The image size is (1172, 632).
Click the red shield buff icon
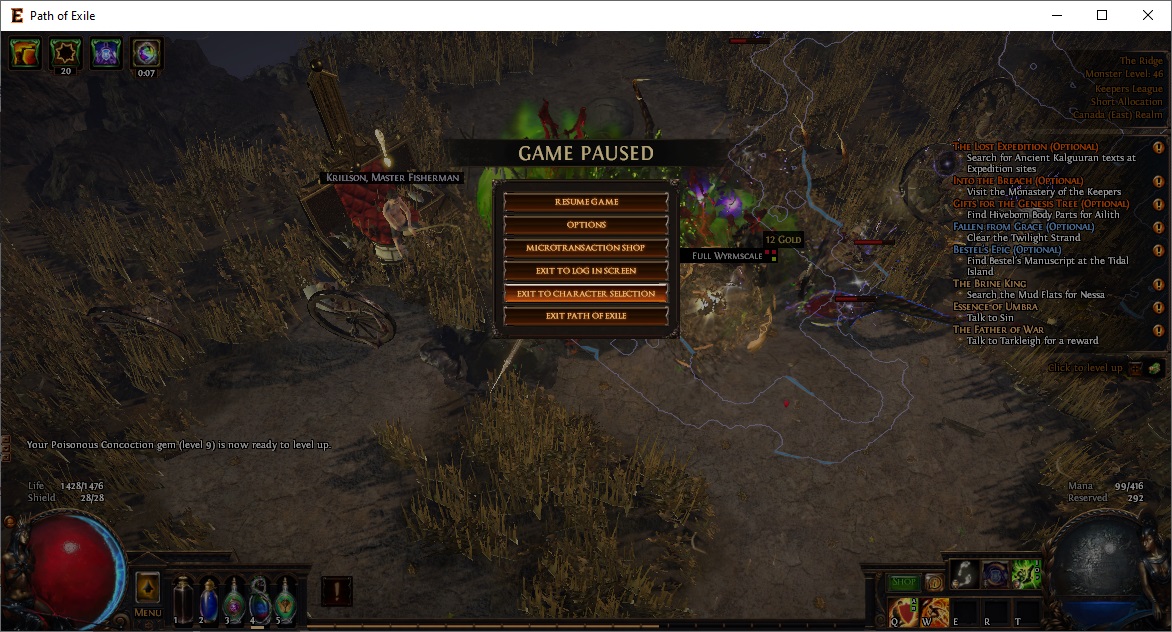click(26, 54)
